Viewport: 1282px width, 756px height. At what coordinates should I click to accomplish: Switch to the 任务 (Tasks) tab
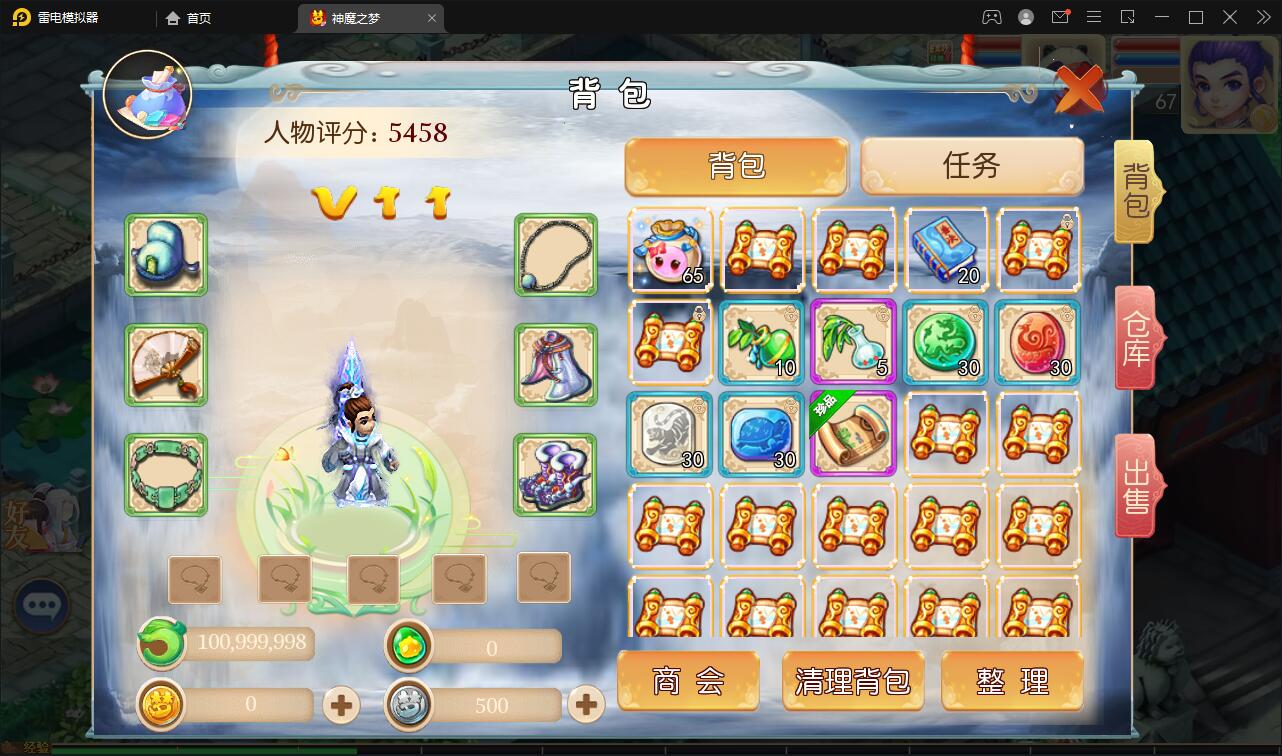pyautogui.click(x=971, y=167)
